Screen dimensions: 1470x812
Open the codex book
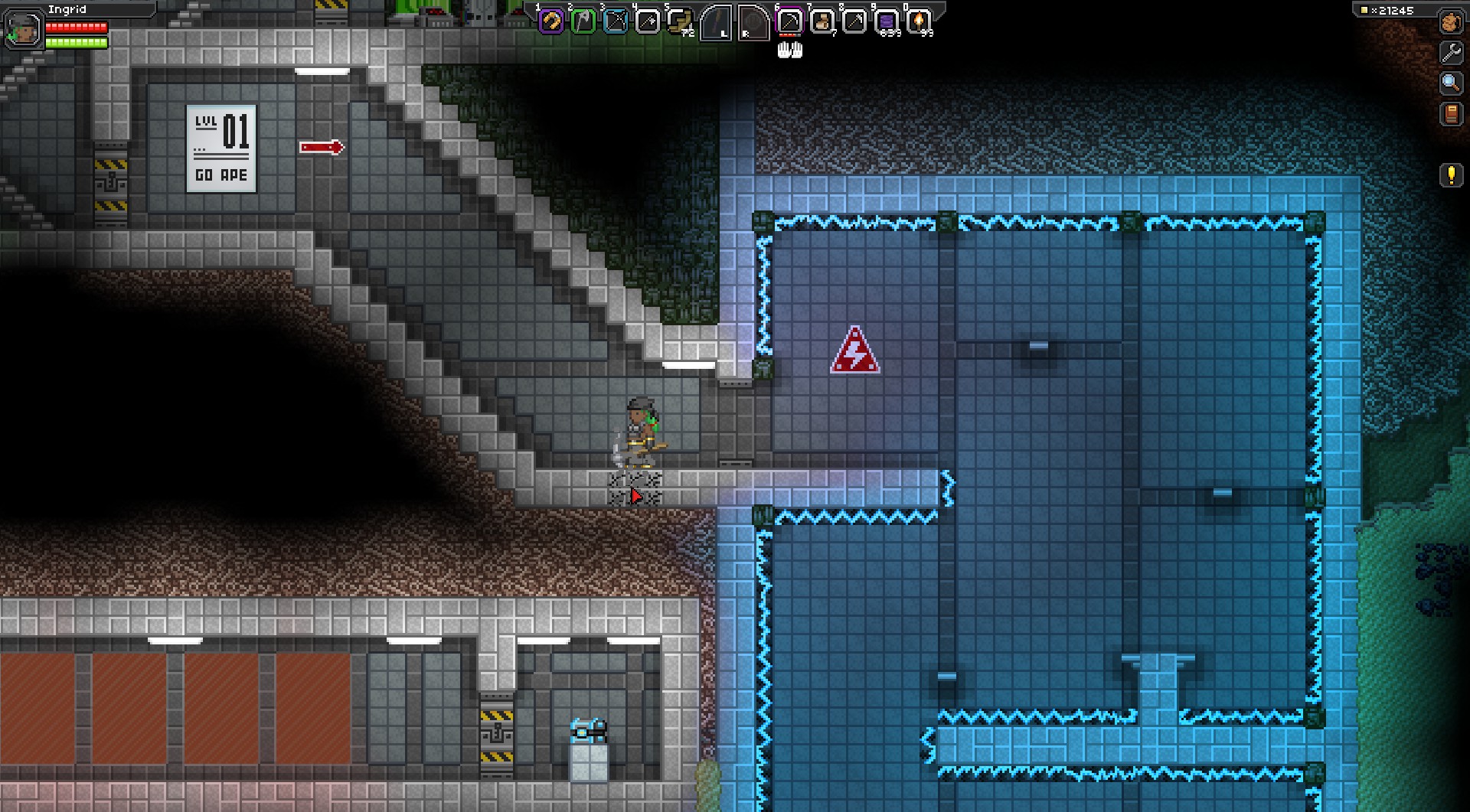coord(1450,114)
